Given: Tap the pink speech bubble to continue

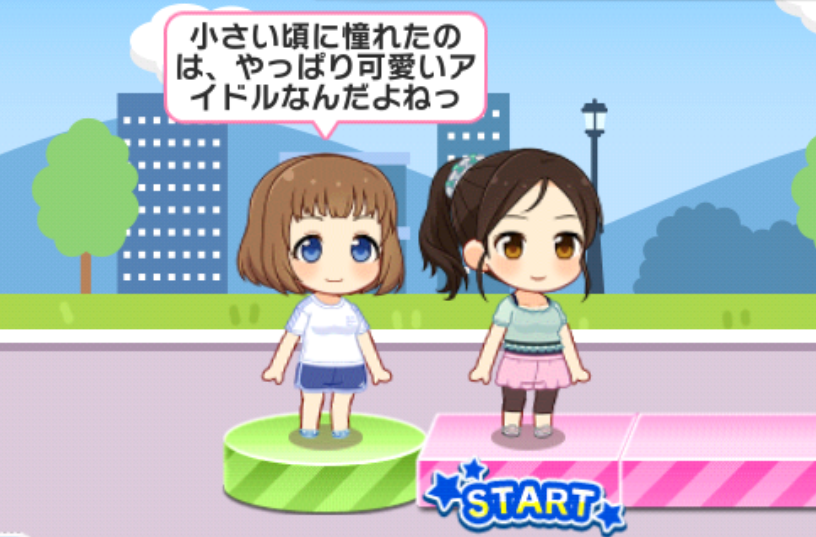Looking at the screenshot, I should tap(324, 67).
